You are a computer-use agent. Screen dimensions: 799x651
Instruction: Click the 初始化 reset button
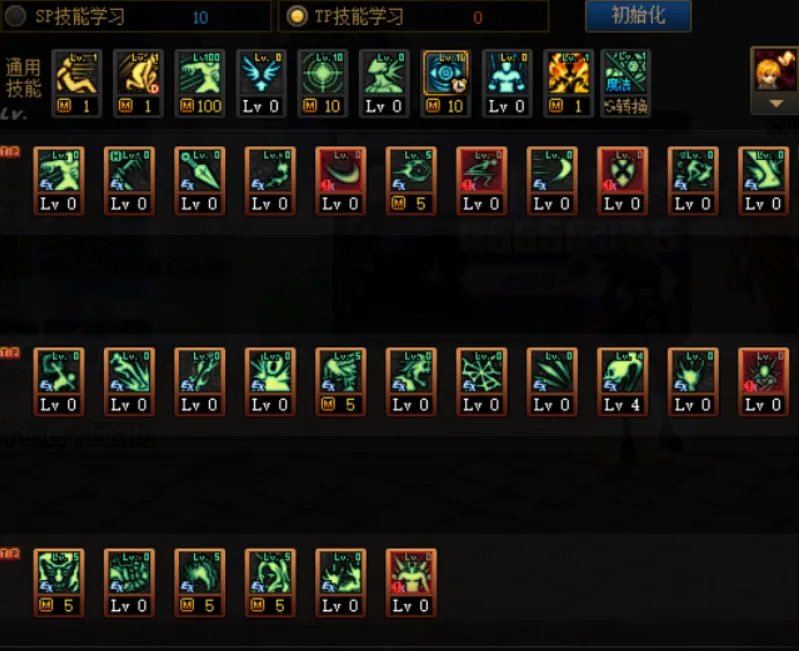(638, 16)
